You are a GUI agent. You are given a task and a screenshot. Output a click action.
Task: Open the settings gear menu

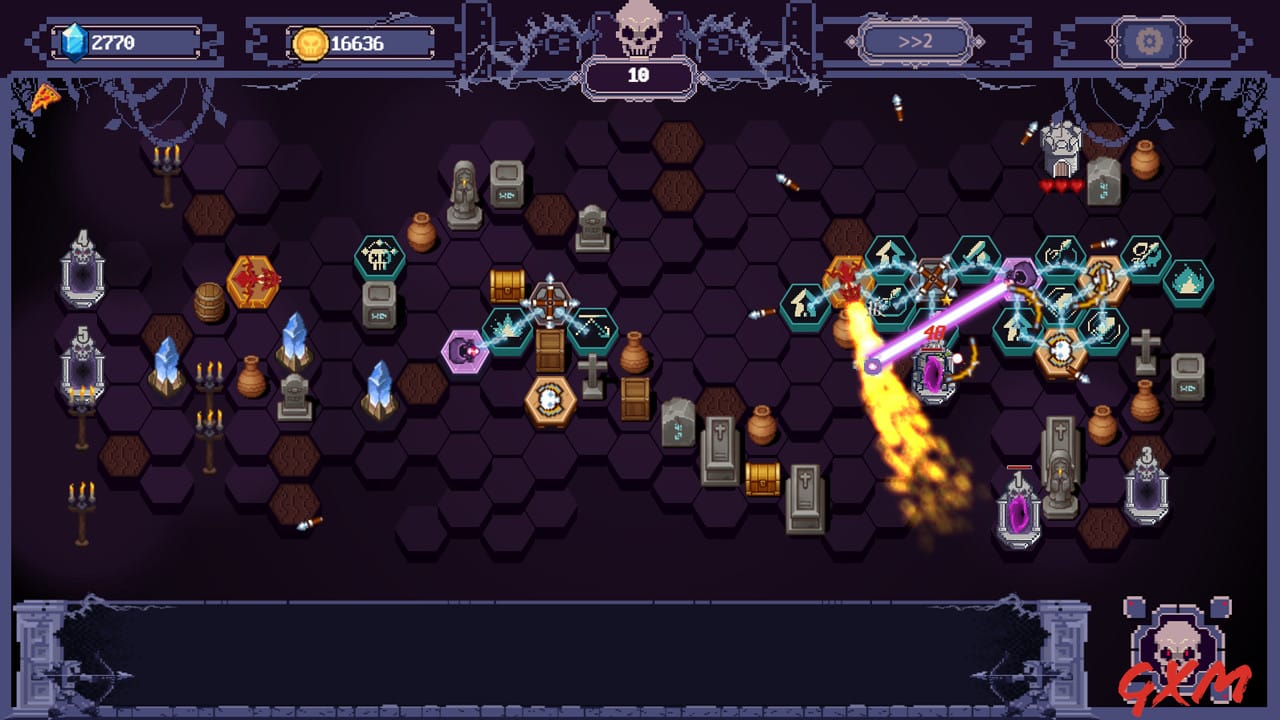(x=1148, y=40)
